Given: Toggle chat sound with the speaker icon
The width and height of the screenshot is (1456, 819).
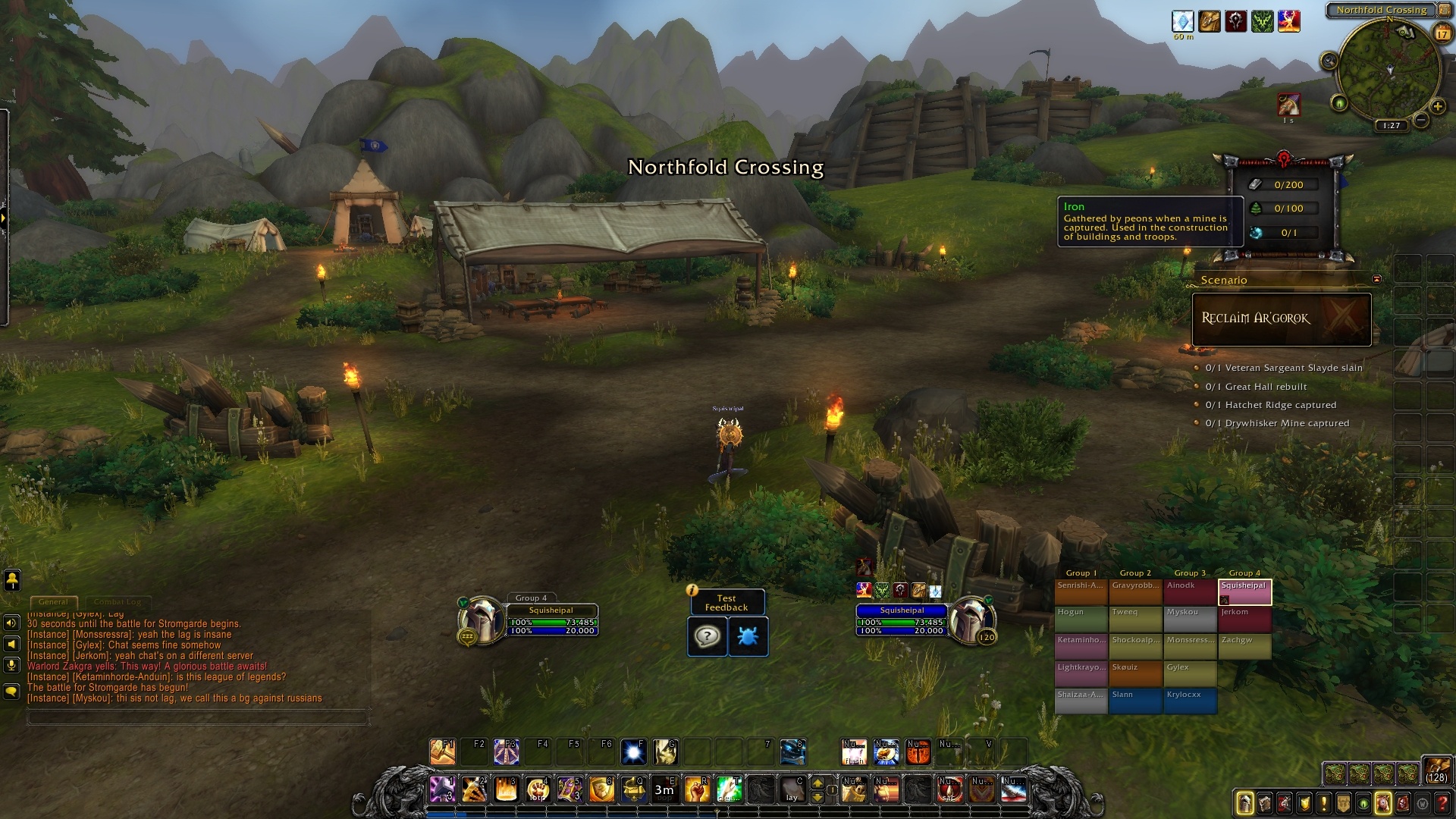Looking at the screenshot, I should (x=11, y=623).
